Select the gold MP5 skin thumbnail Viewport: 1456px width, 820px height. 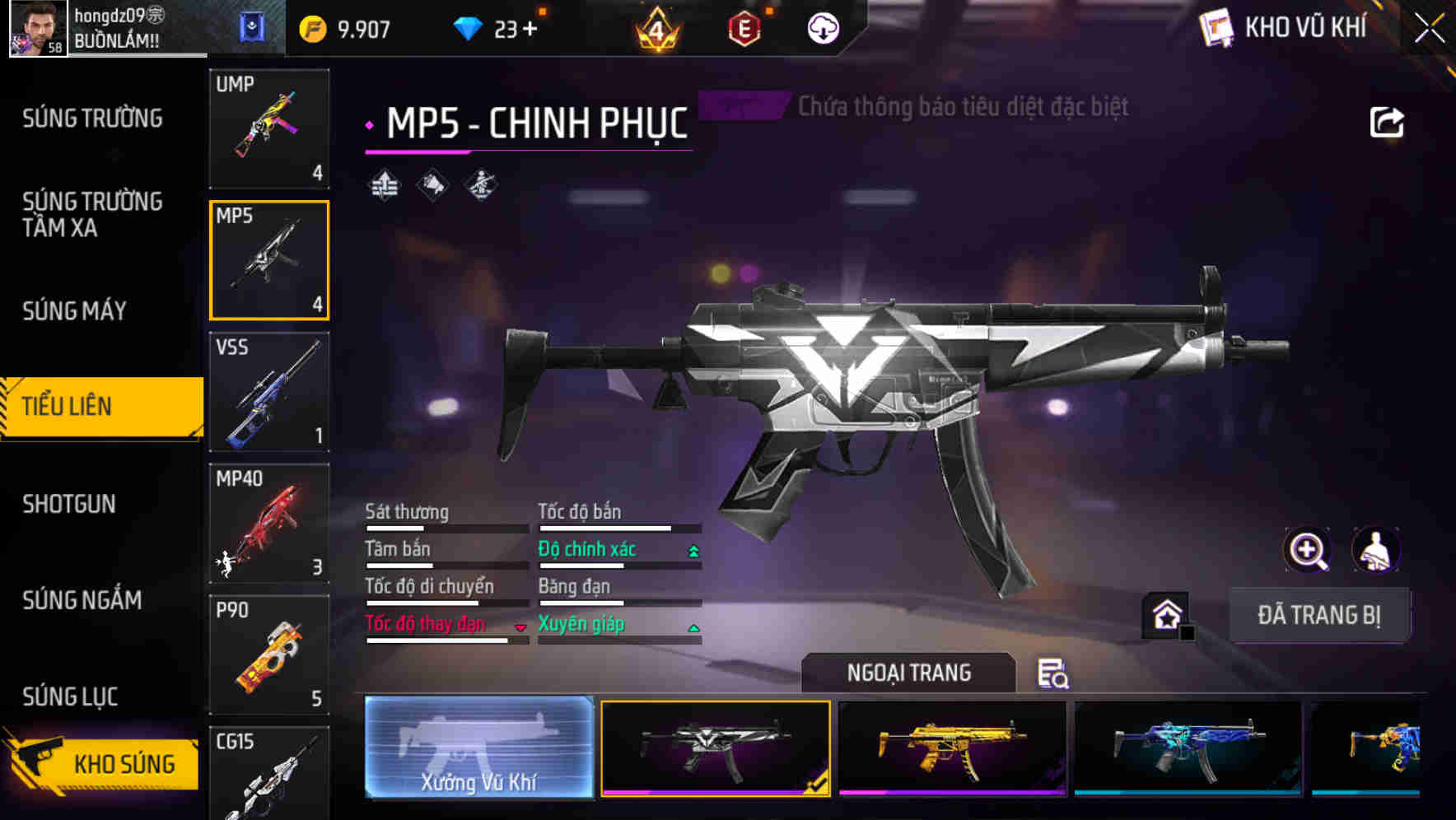pyautogui.click(x=951, y=748)
